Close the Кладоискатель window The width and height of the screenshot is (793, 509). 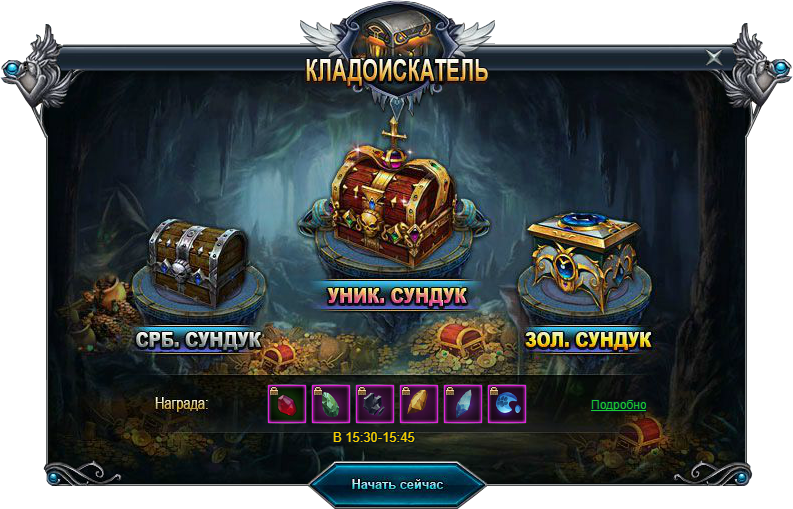(x=714, y=57)
